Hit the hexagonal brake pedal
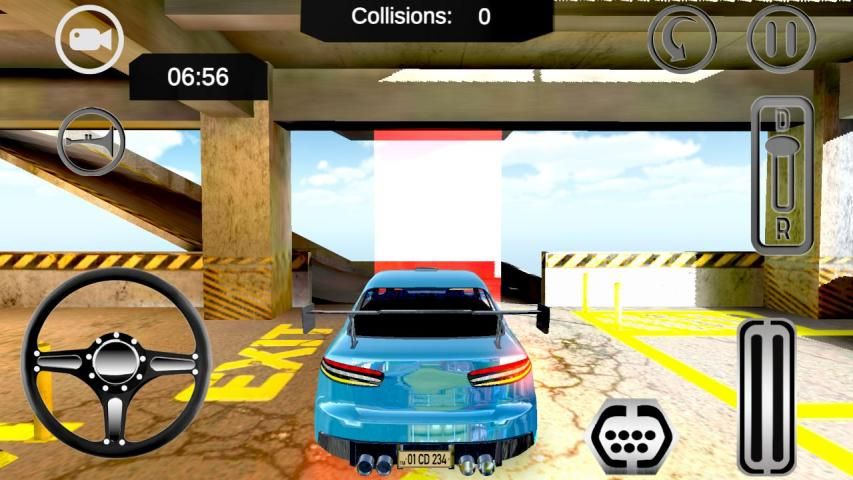This screenshot has width=853, height=480. [632, 437]
